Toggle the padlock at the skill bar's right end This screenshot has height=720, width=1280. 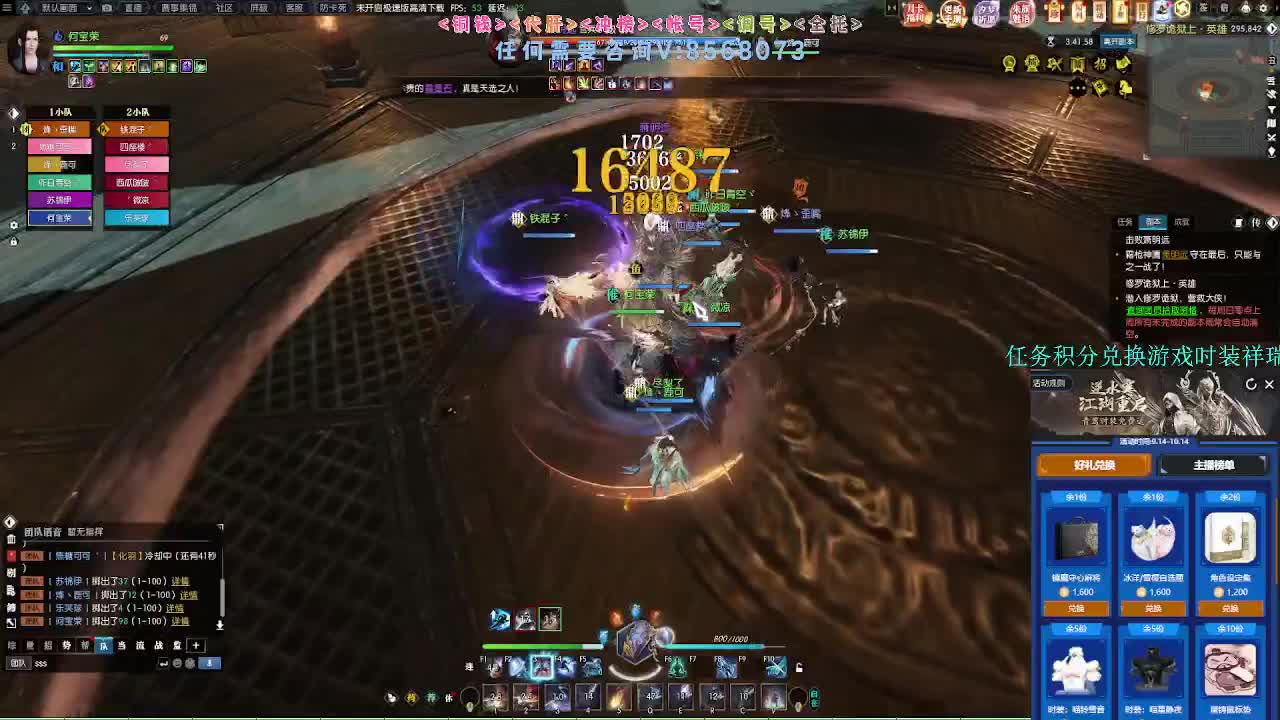tap(799, 669)
